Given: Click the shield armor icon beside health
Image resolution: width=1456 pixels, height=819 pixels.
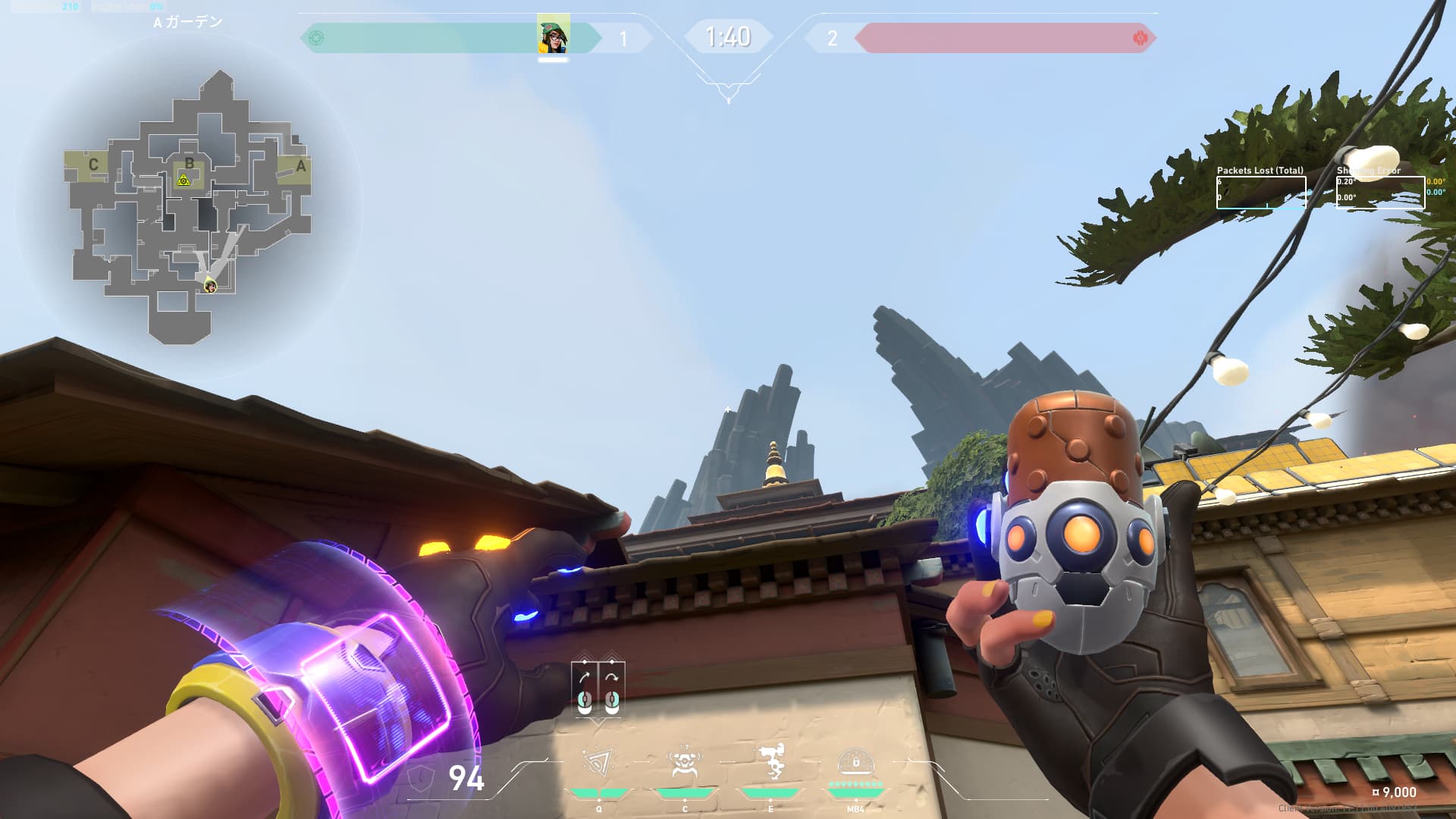Looking at the screenshot, I should pyautogui.click(x=422, y=778).
